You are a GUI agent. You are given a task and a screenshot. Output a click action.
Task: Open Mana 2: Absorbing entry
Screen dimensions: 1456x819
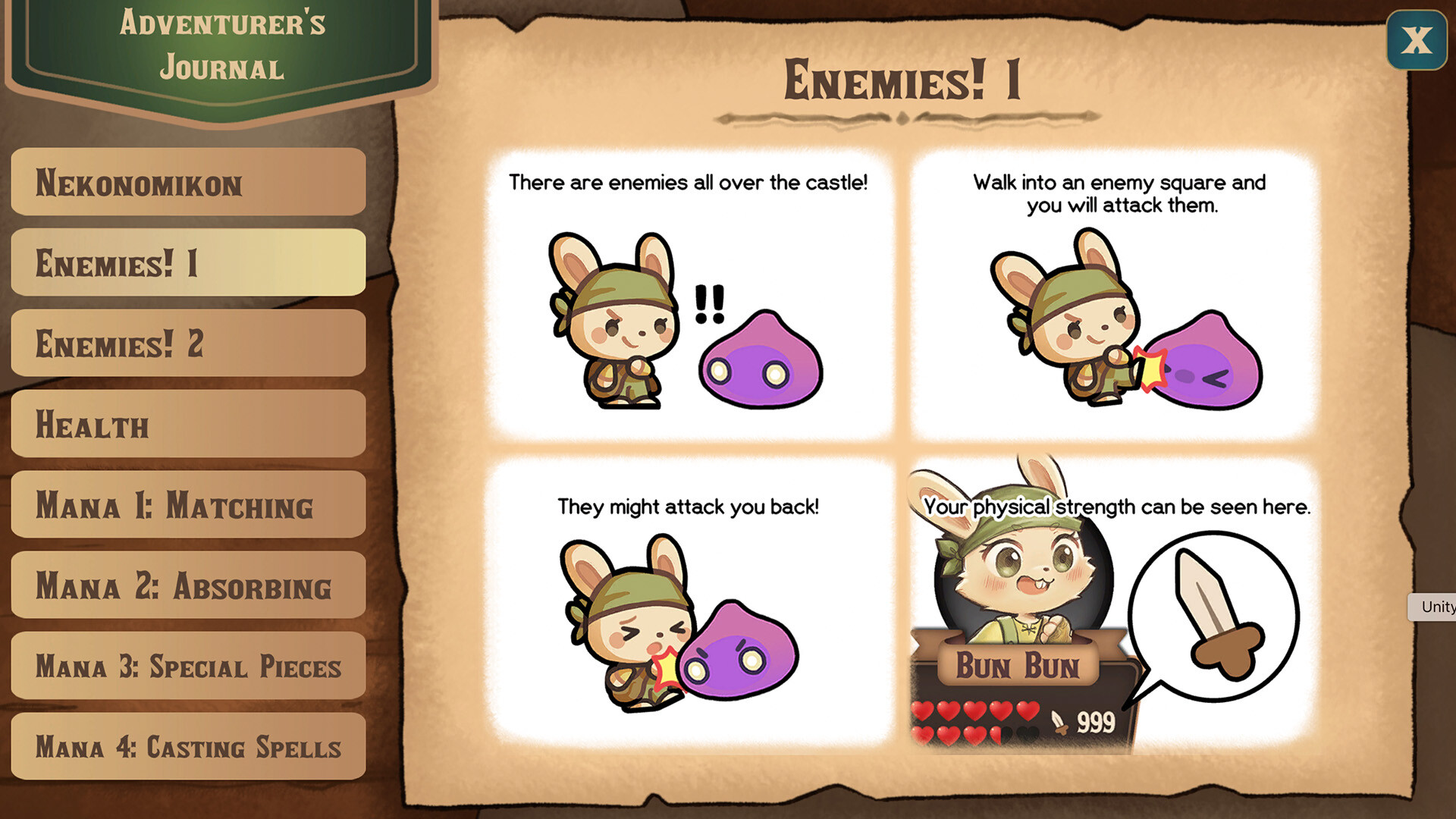tap(187, 586)
